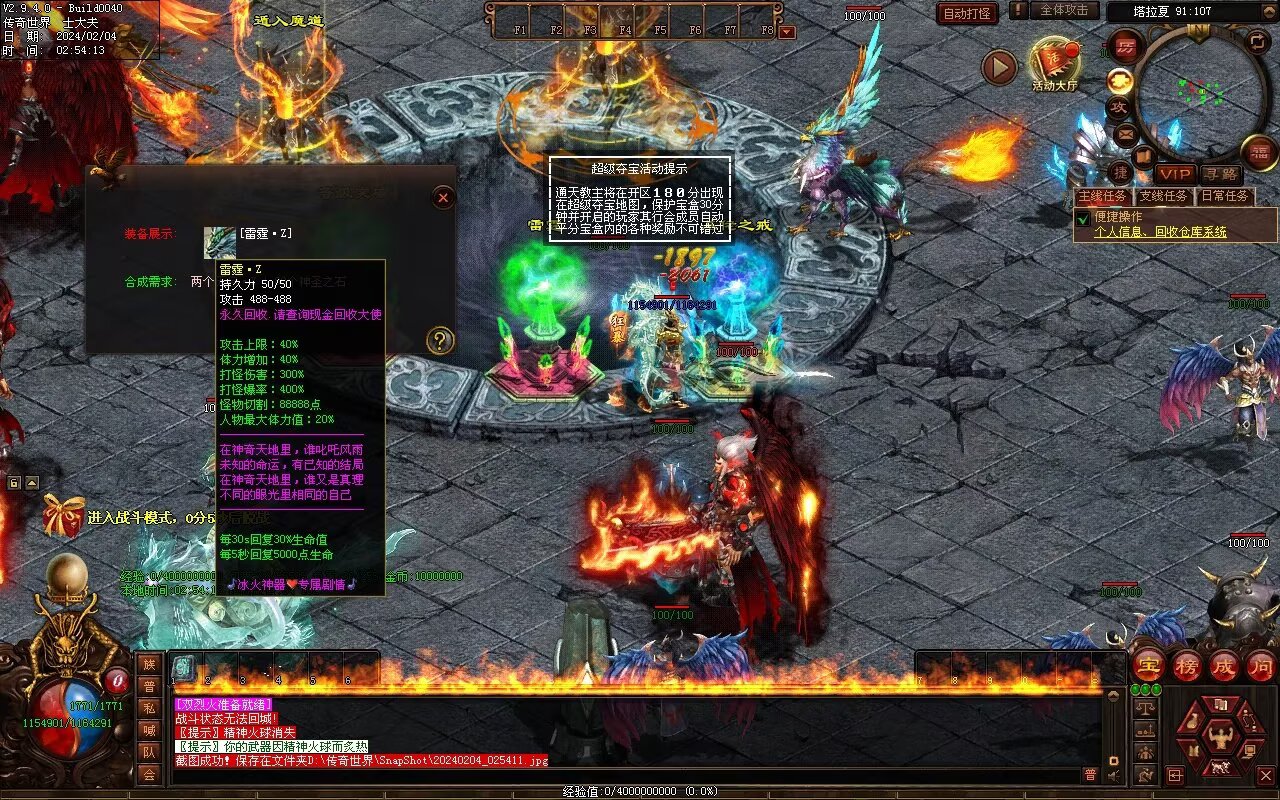This screenshot has height=800, width=1280.
Task: Switch to the 支线任务 tab
Action: pos(1164,196)
